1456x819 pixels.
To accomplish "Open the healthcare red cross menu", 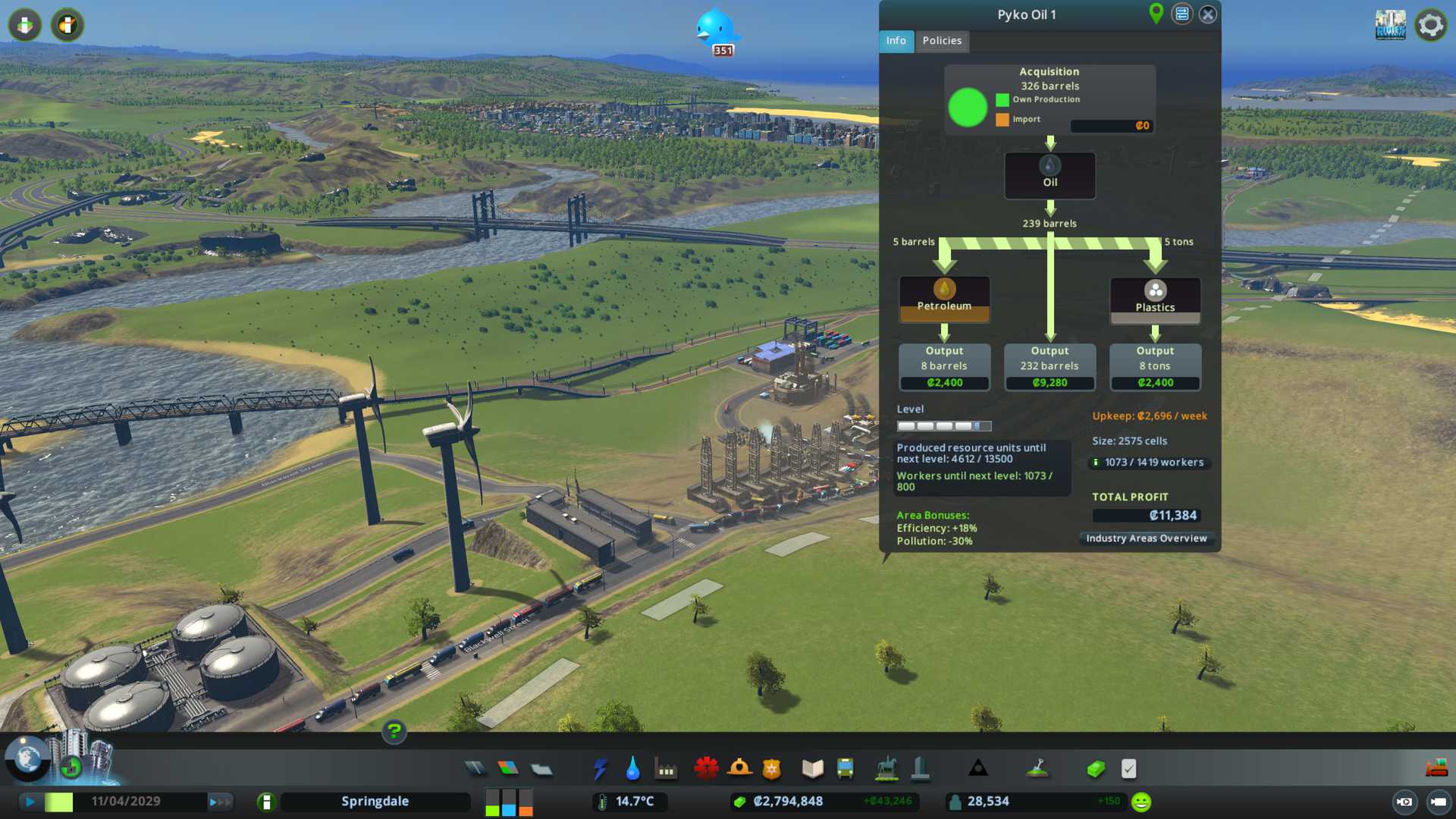I will [x=706, y=769].
